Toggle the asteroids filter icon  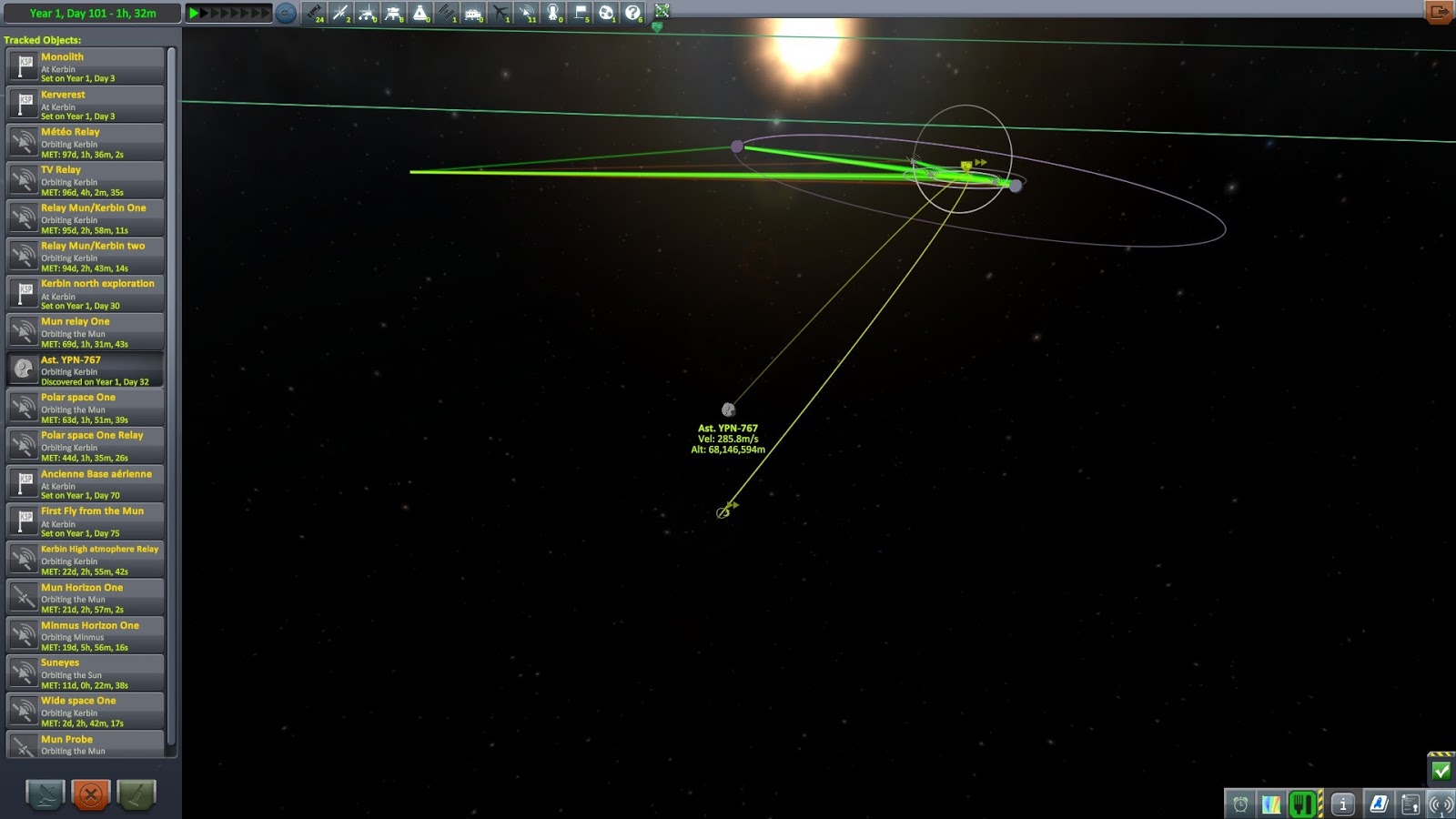click(605, 13)
